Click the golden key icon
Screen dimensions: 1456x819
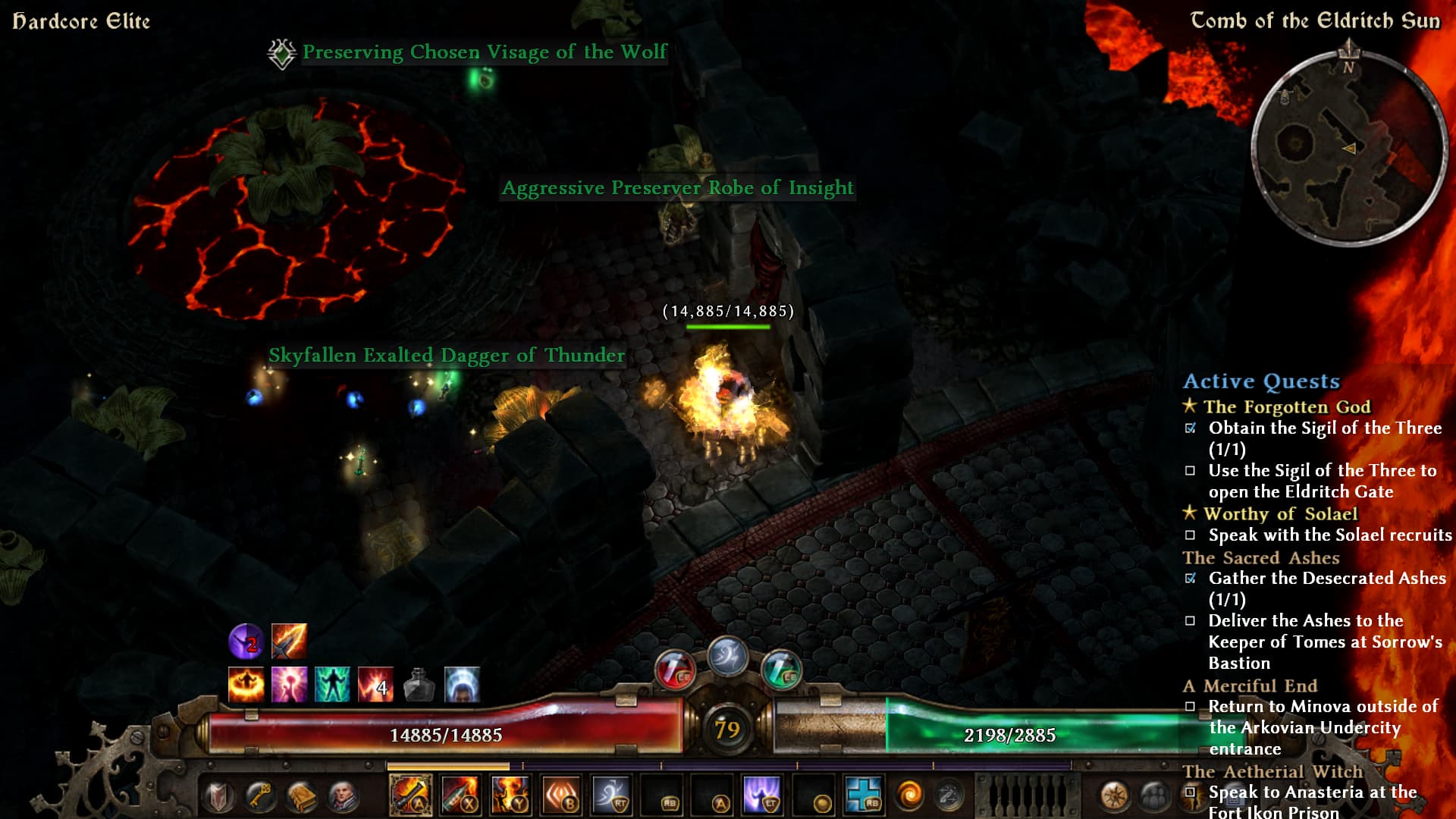coord(260,796)
